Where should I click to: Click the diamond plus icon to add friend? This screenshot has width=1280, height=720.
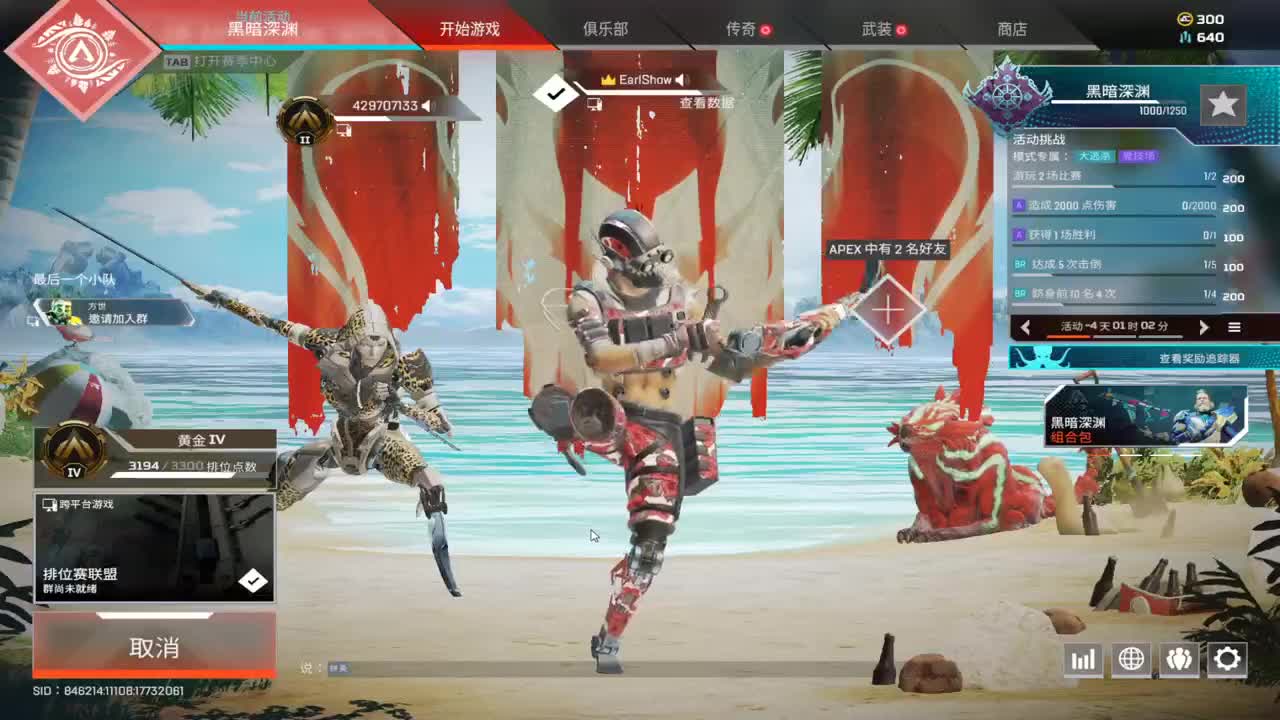pyautogui.click(x=886, y=308)
